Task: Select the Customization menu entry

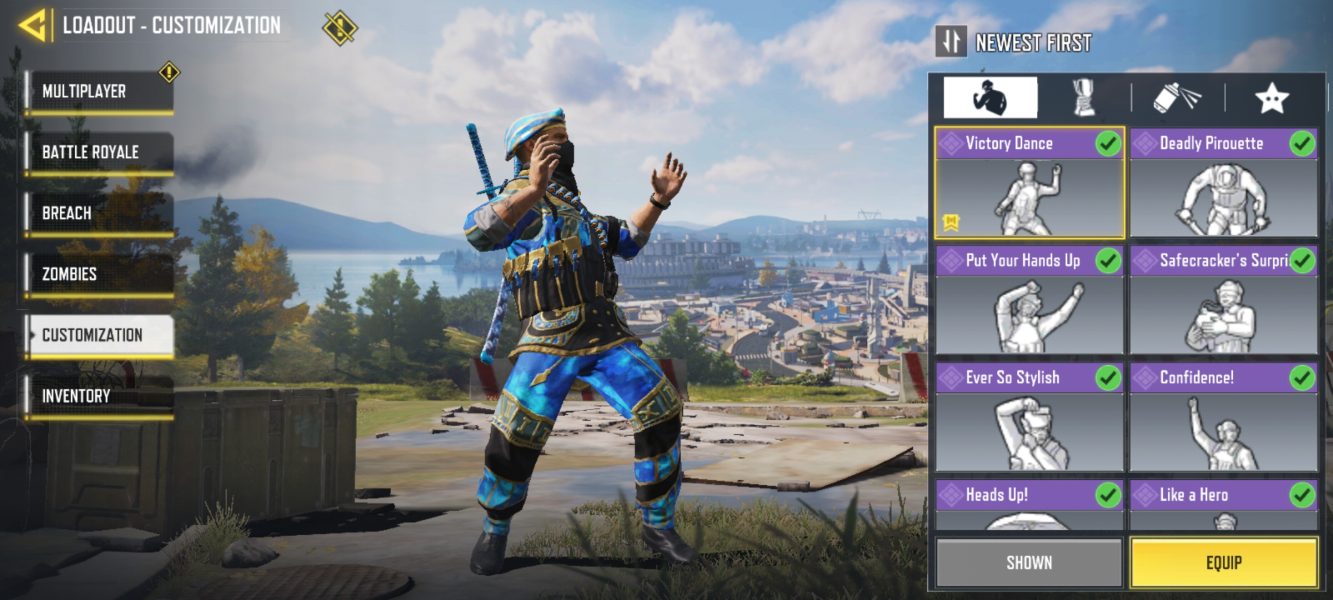Action: (x=98, y=336)
